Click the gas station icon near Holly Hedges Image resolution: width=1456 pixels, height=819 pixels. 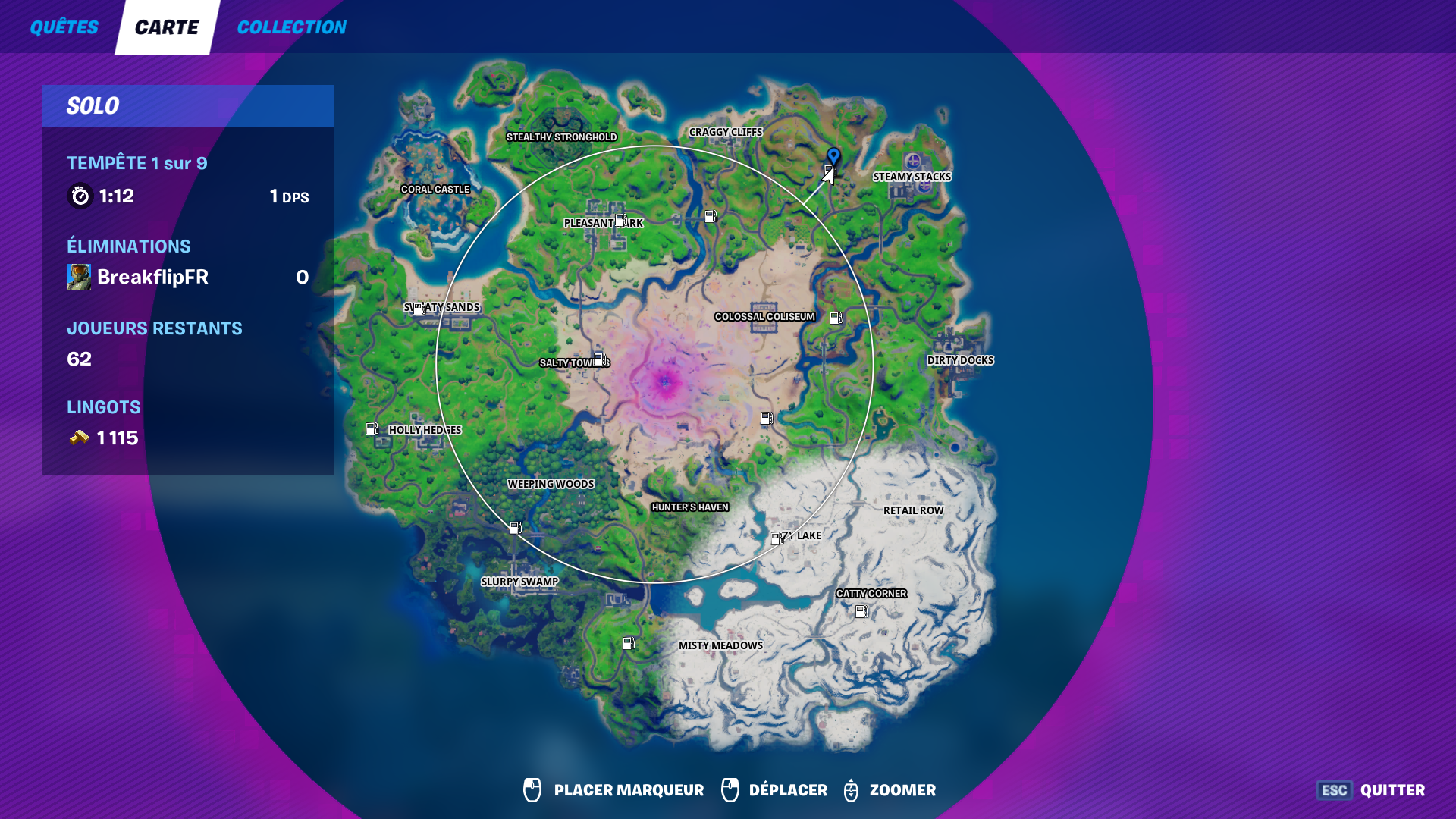(x=372, y=429)
